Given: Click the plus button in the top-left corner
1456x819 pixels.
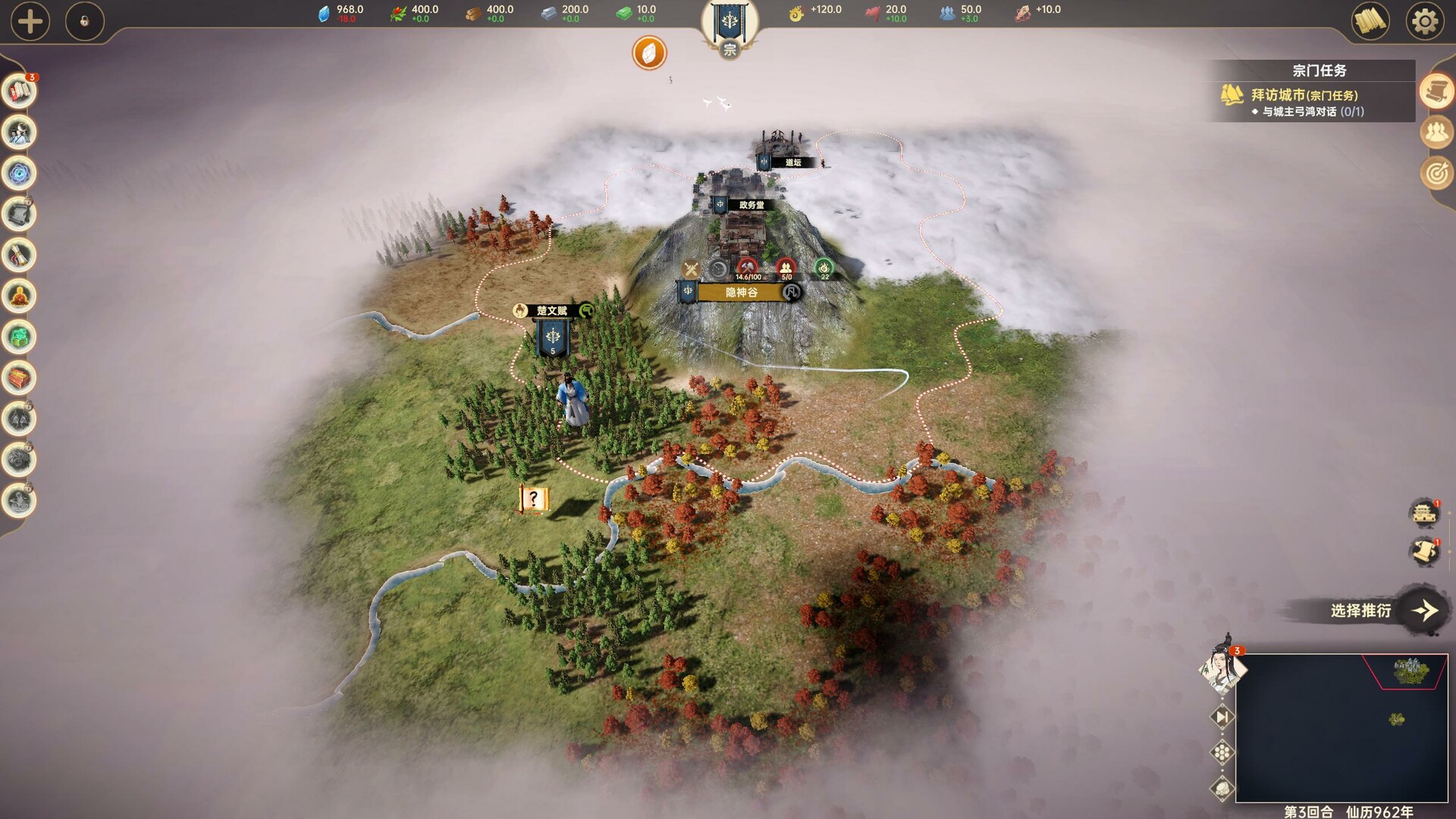Looking at the screenshot, I should coord(30,21).
